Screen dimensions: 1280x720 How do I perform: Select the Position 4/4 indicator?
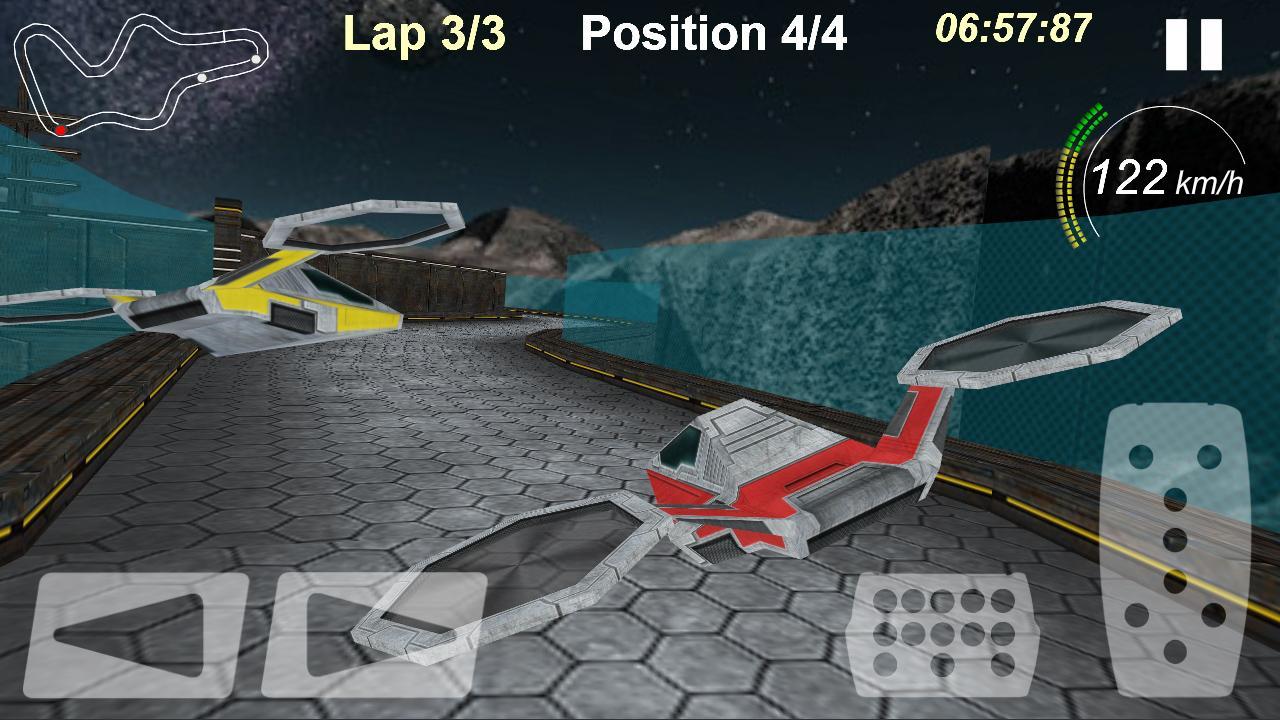click(x=716, y=32)
